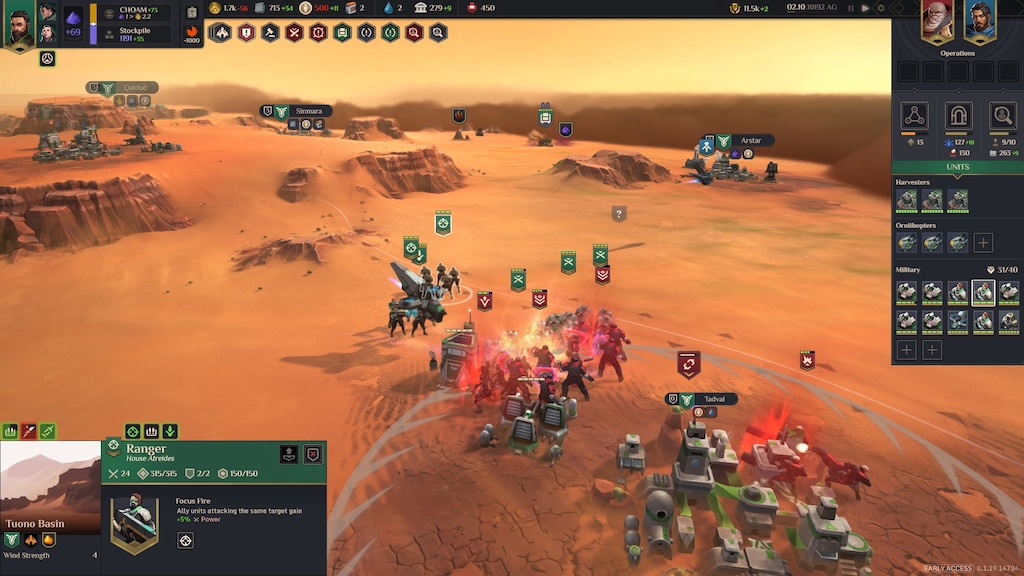Select the highlighted military unit tile

click(983, 292)
